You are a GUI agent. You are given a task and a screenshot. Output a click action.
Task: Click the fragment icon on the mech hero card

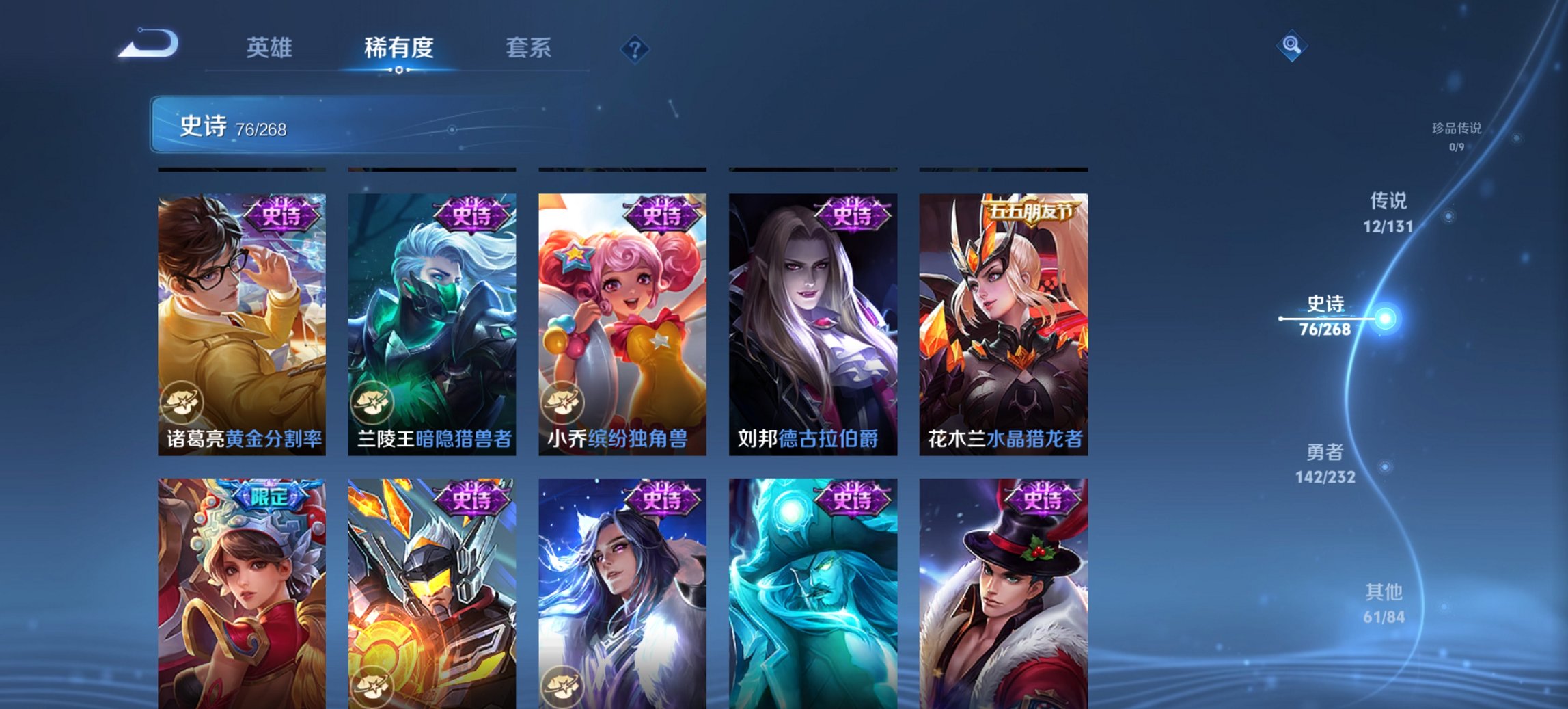(x=372, y=686)
